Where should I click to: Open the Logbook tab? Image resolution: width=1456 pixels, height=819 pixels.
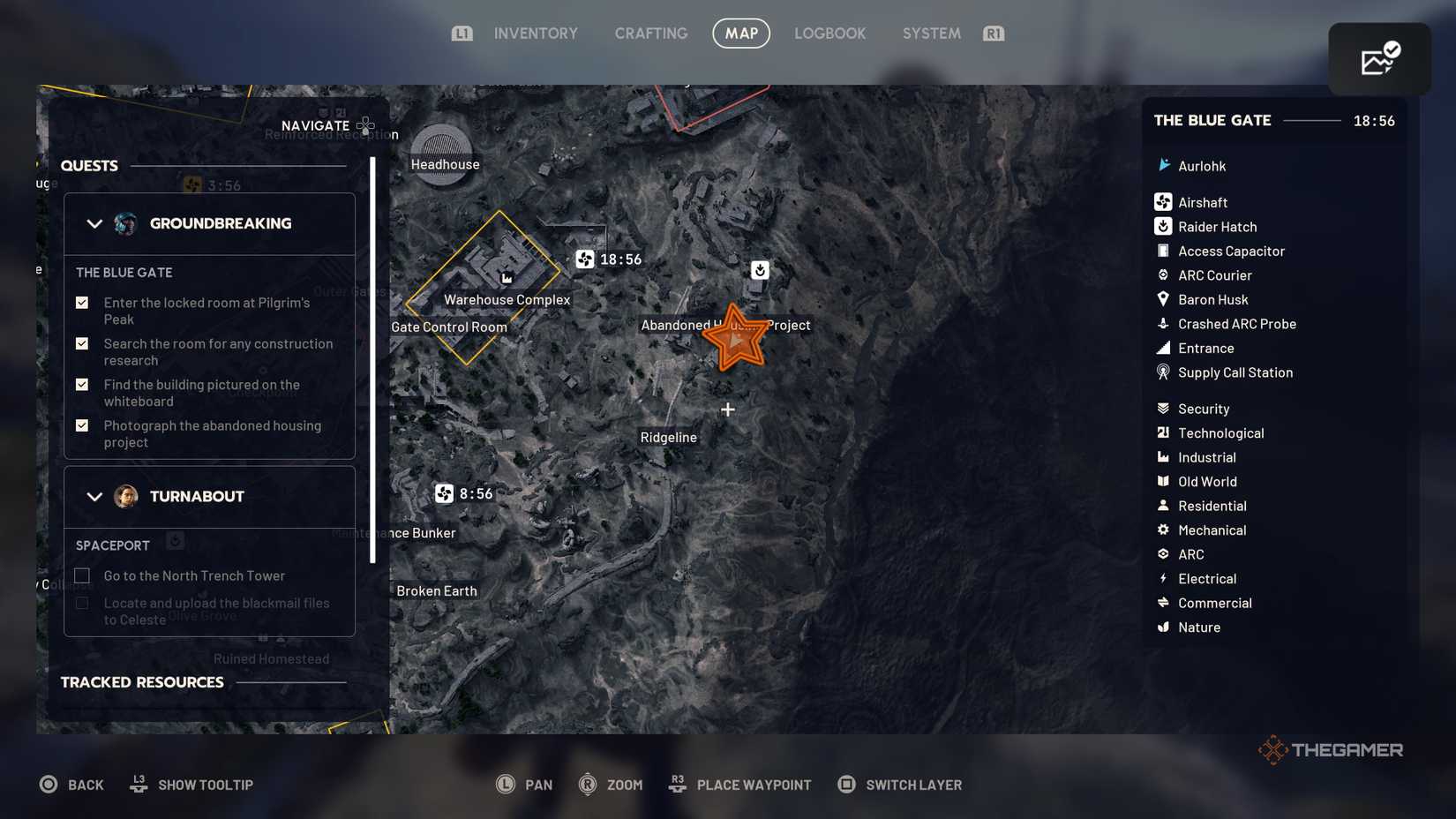tap(829, 33)
